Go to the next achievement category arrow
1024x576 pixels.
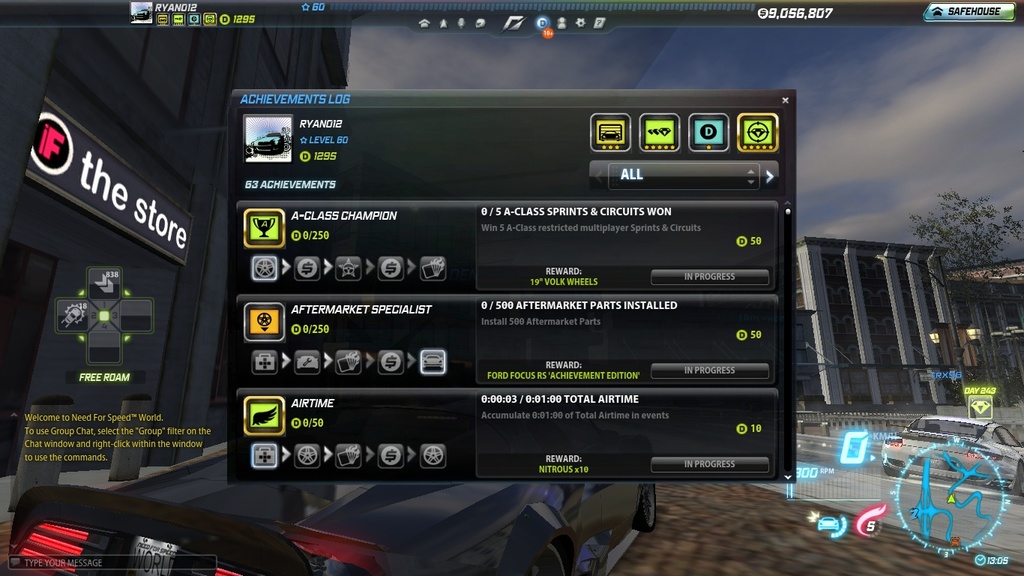pos(770,176)
